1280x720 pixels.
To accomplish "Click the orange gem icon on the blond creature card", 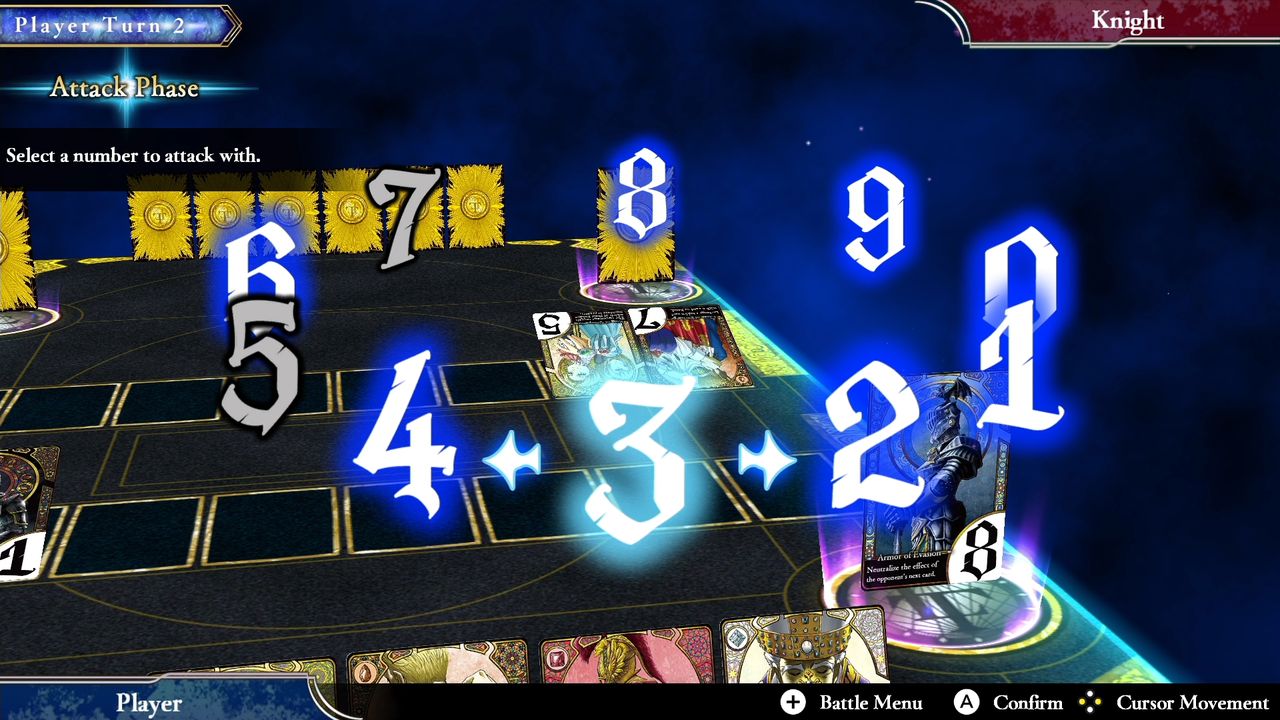I will pyautogui.click(x=367, y=671).
